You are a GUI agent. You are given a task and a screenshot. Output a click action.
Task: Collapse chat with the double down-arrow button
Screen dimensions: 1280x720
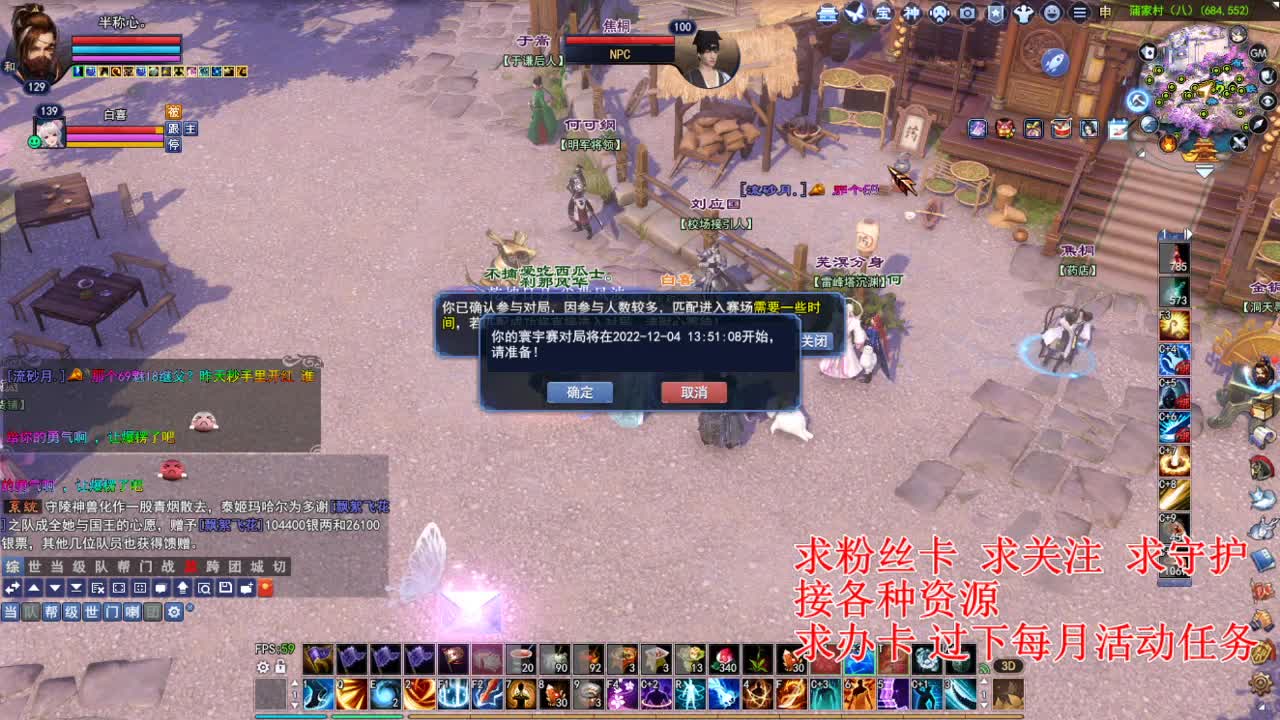point(75,588)
